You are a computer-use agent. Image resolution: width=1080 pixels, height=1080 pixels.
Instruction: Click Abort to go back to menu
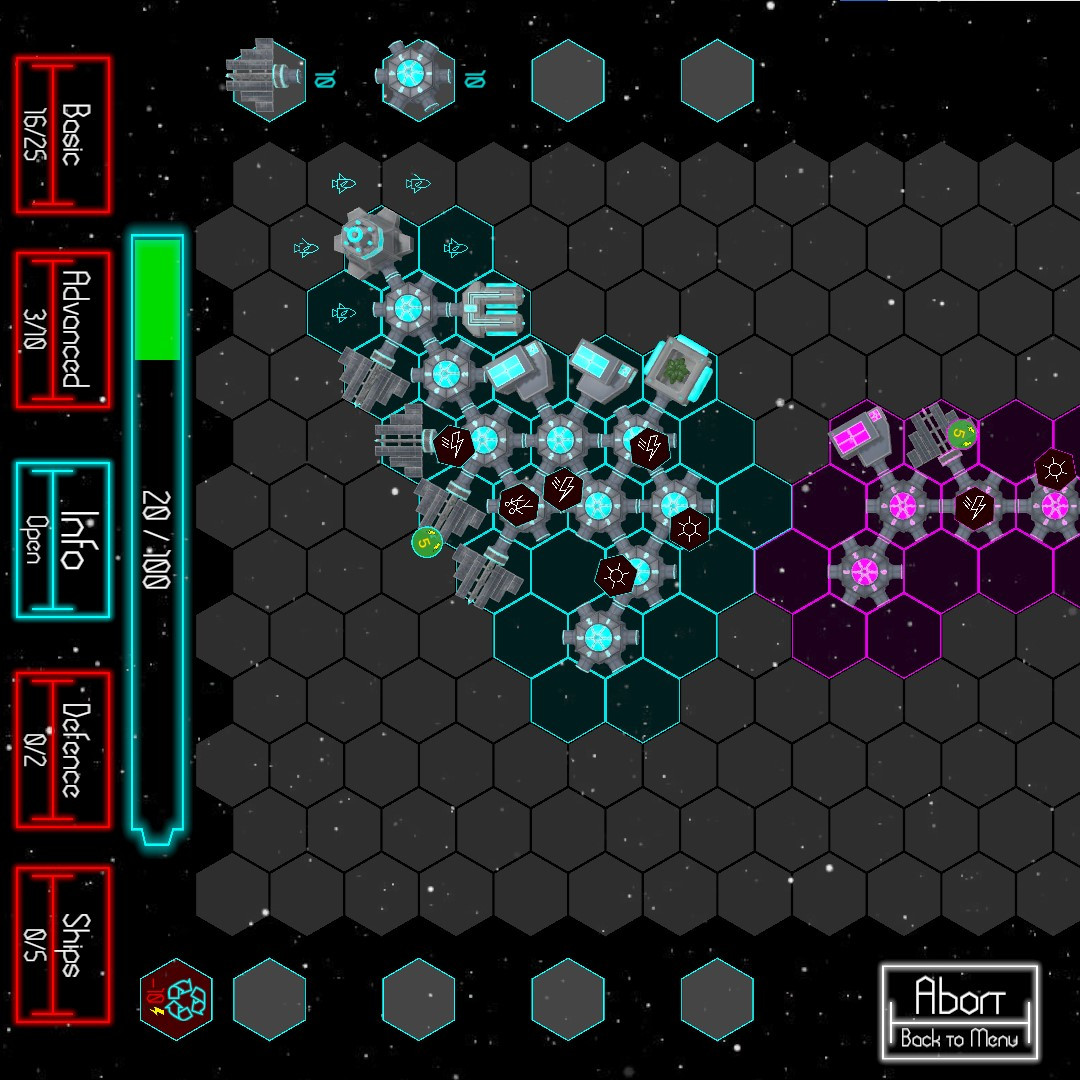[959, 1012]
